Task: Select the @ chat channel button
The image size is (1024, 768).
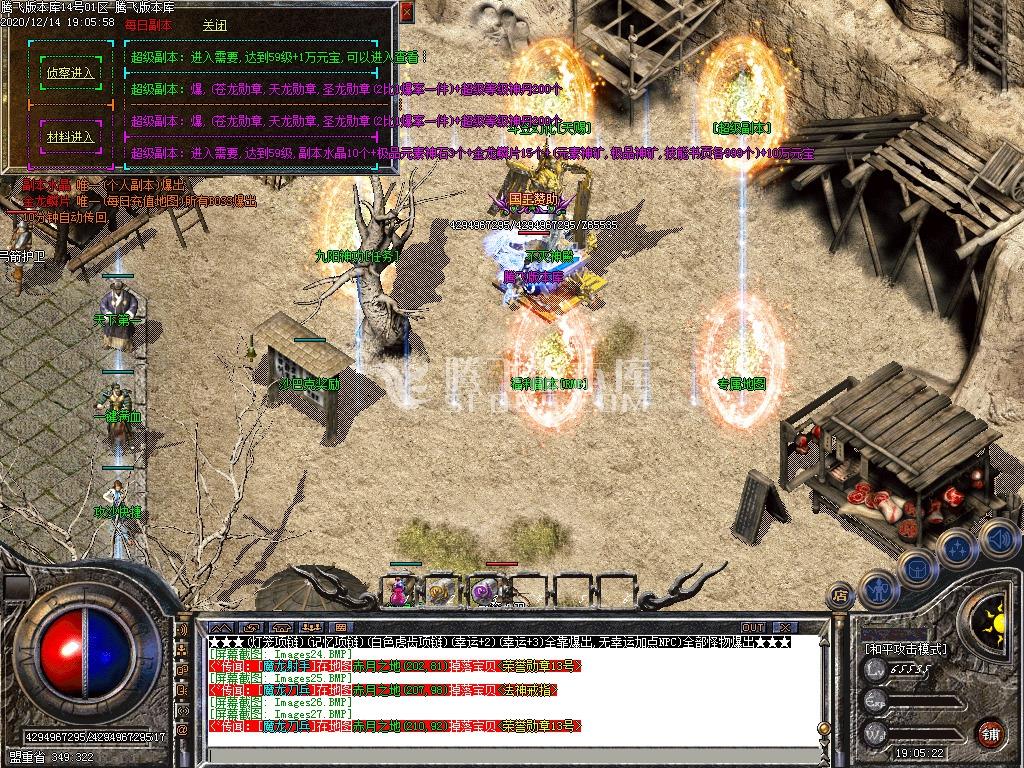Action: 182,730
